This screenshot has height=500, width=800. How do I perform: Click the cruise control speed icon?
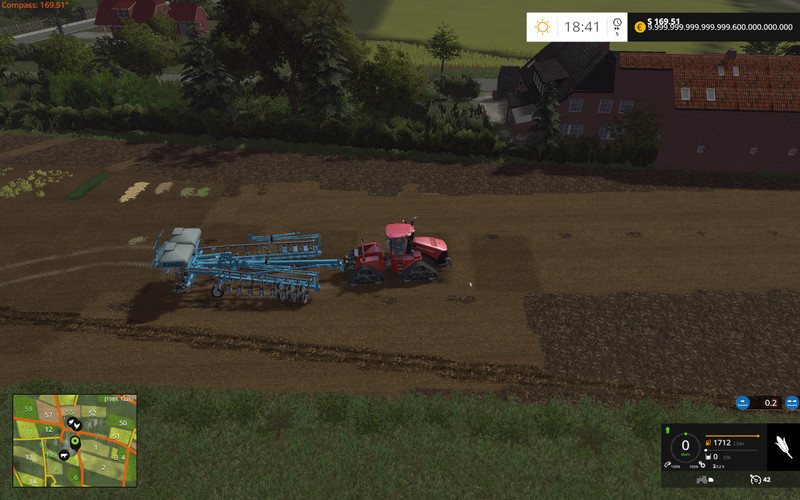756,480
